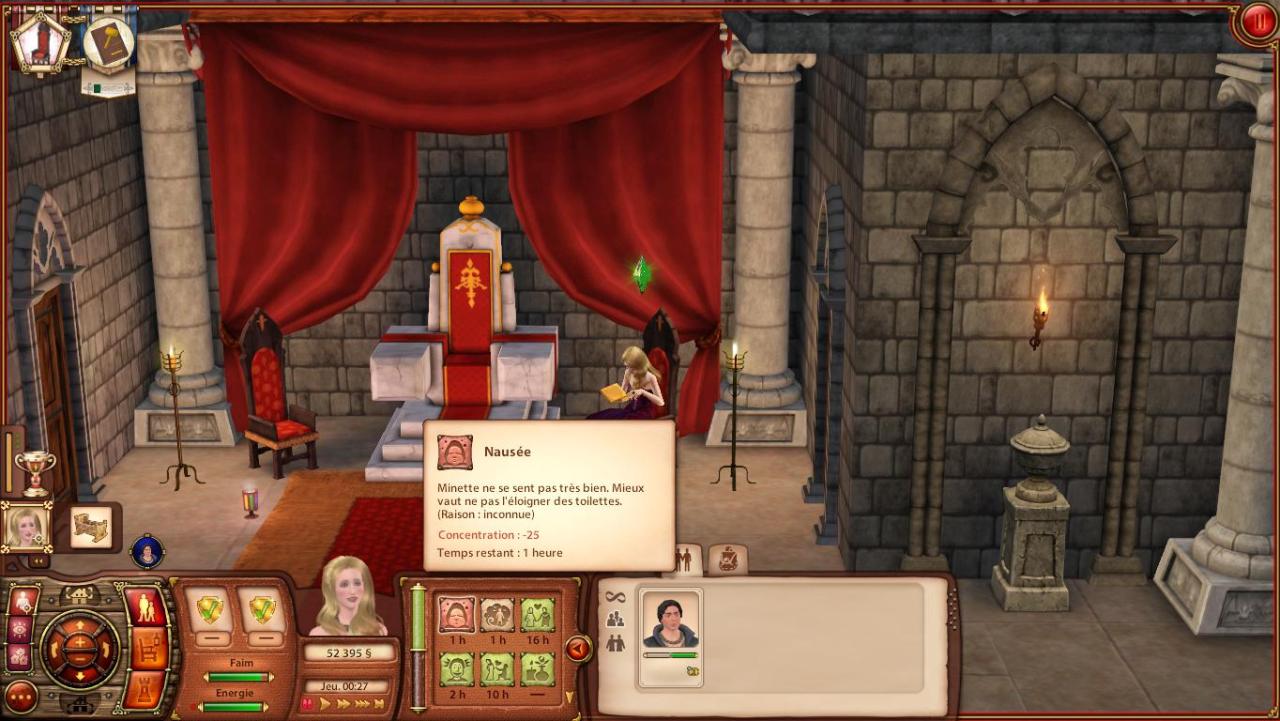Screen dimensions: 1280x721
Task: Select the blonde hero portrait in the sidebar
Action: pos(26,526)
